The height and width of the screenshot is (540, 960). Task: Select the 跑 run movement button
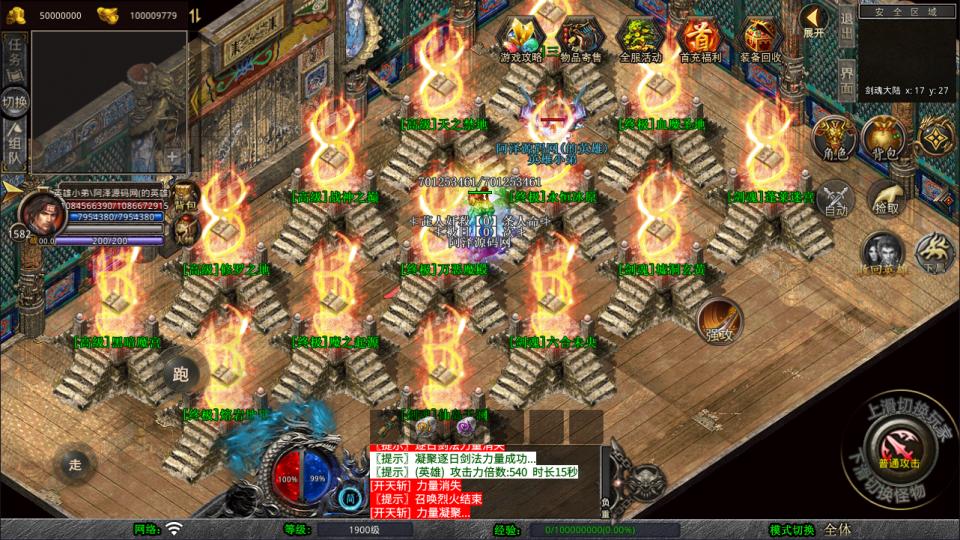(180, 374)
